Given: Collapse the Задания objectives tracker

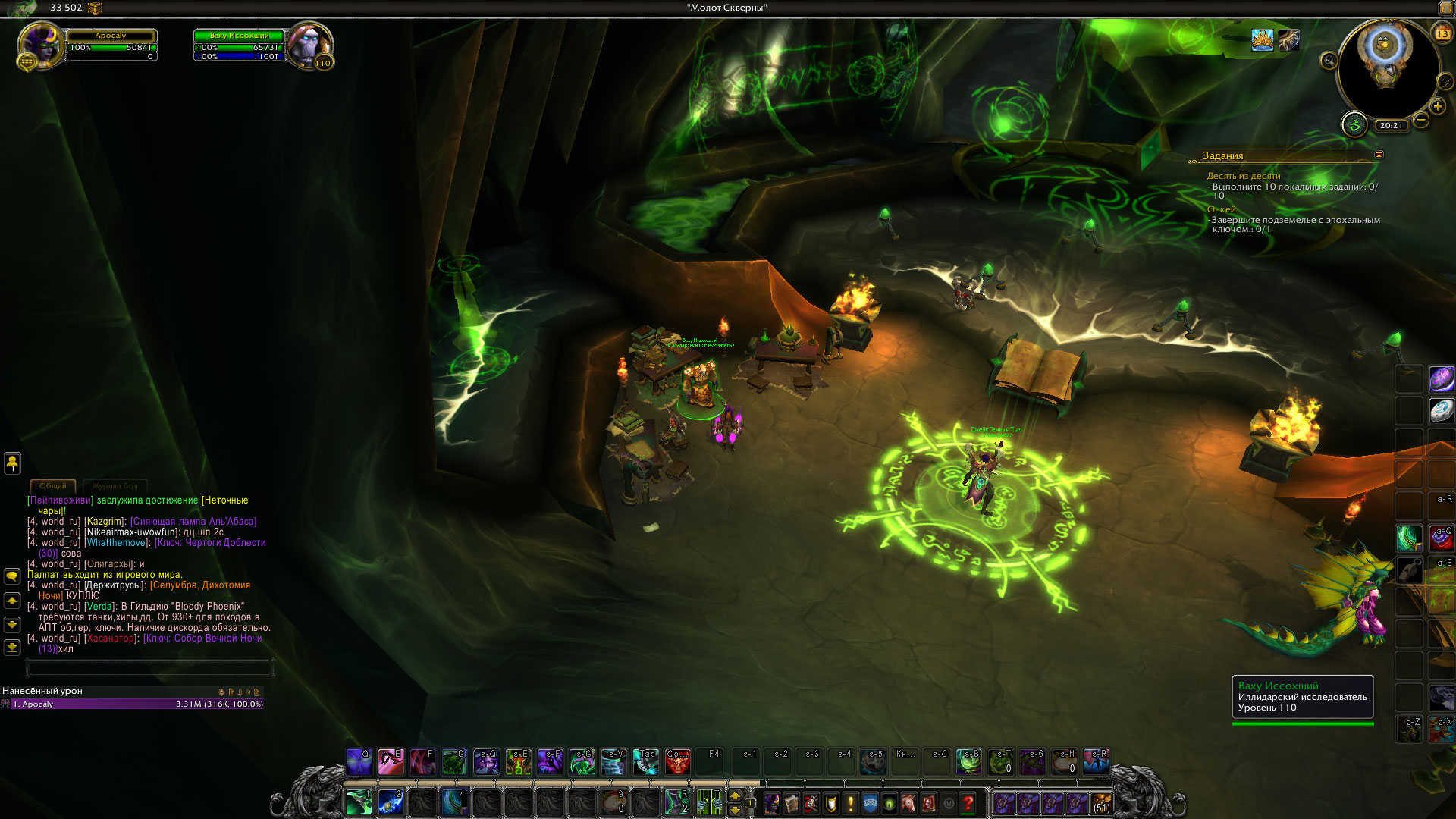Looking at the screenshot, I should [1379, 155].
